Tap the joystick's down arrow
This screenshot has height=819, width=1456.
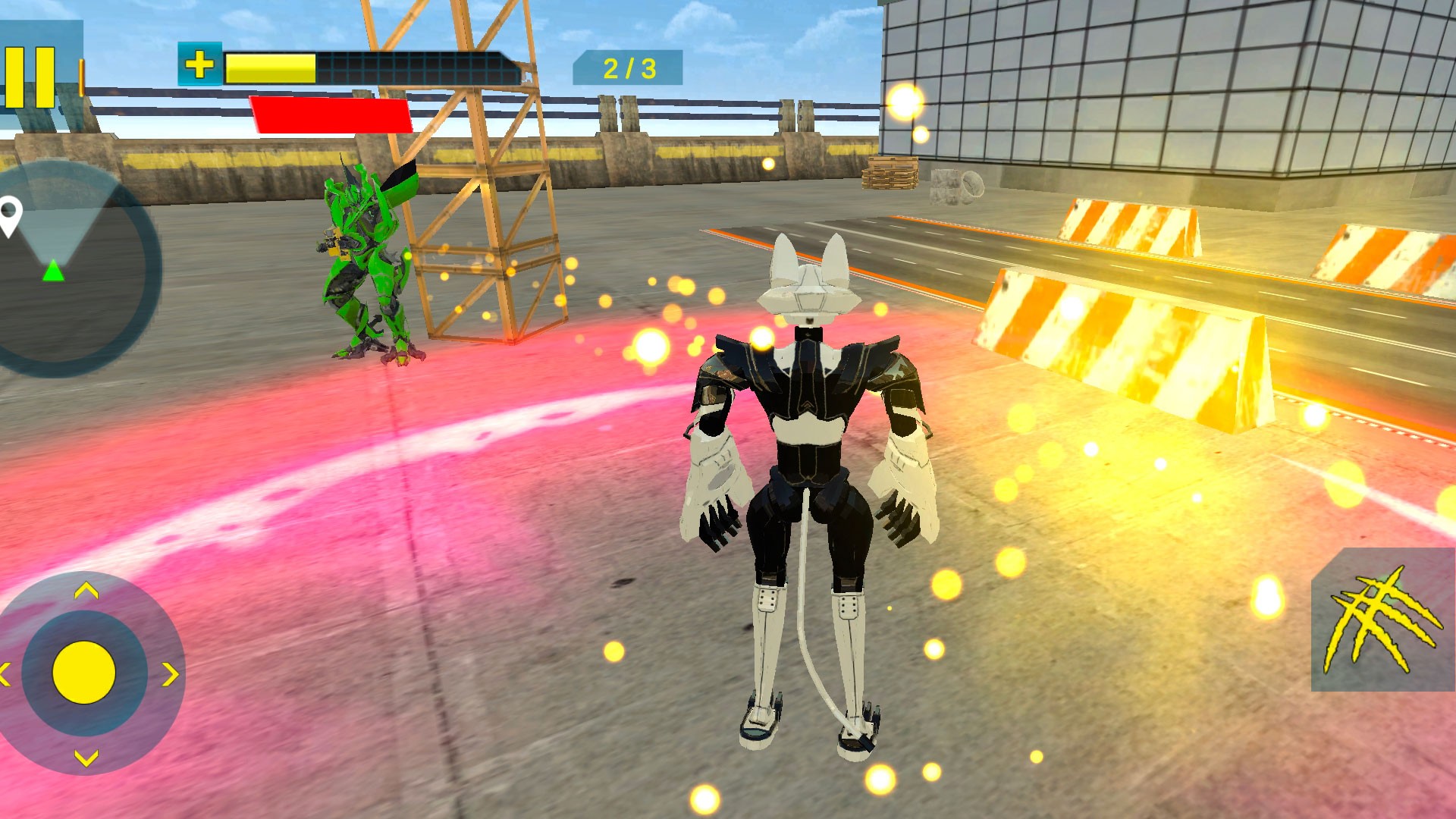pyautogui.click(x=86, y=757)
